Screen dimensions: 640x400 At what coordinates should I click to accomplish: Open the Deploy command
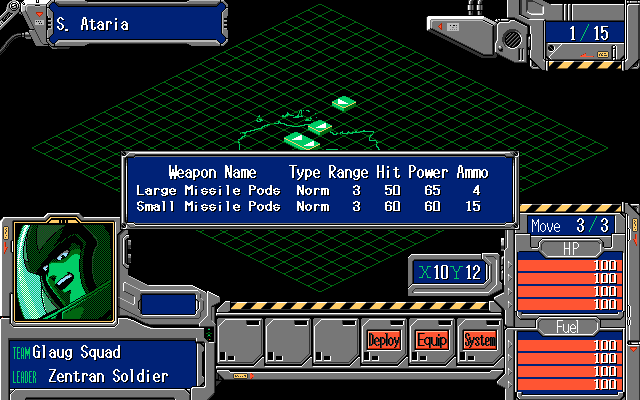pos(384,340)
